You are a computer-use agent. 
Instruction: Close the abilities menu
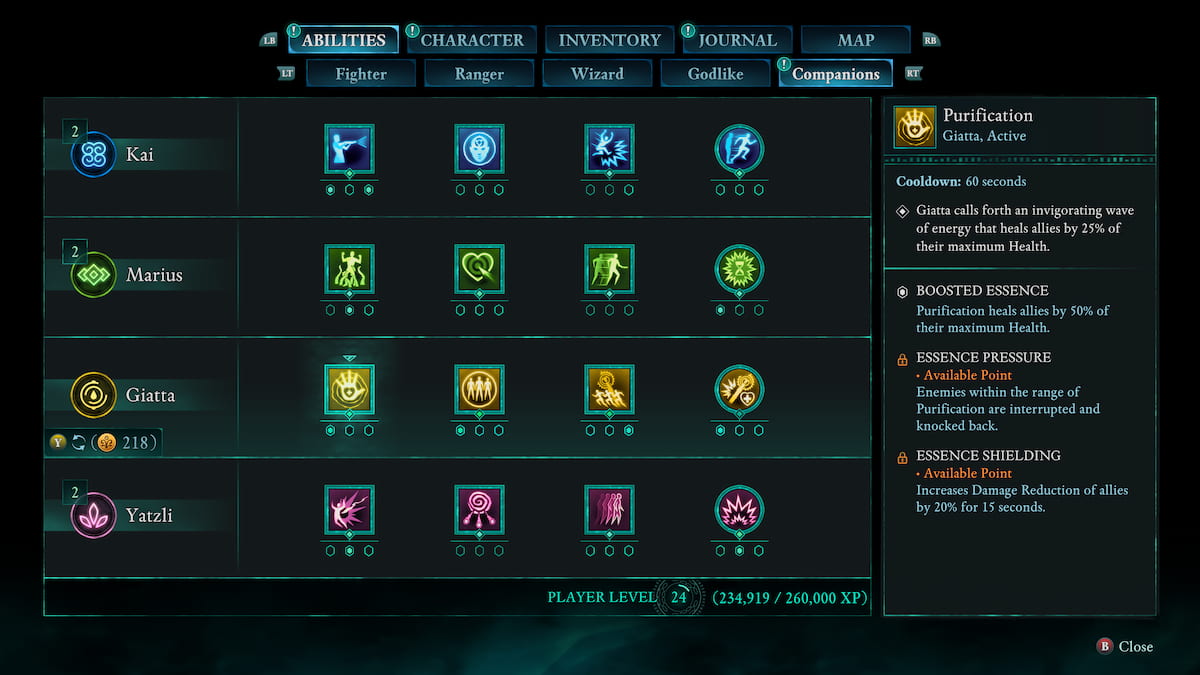click(x=1125, y=647)
